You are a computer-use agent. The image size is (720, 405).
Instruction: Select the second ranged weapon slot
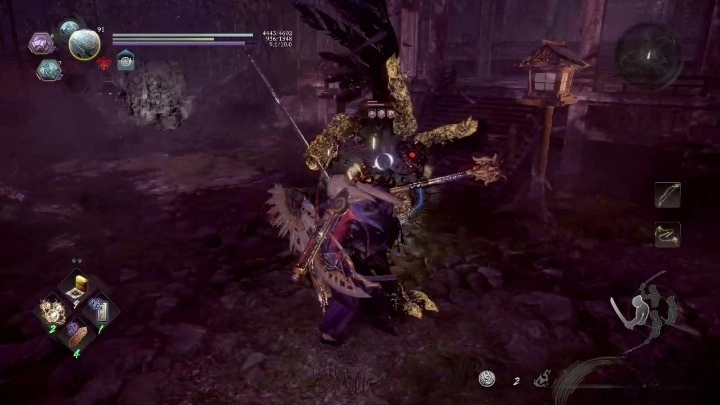point(667,234)
